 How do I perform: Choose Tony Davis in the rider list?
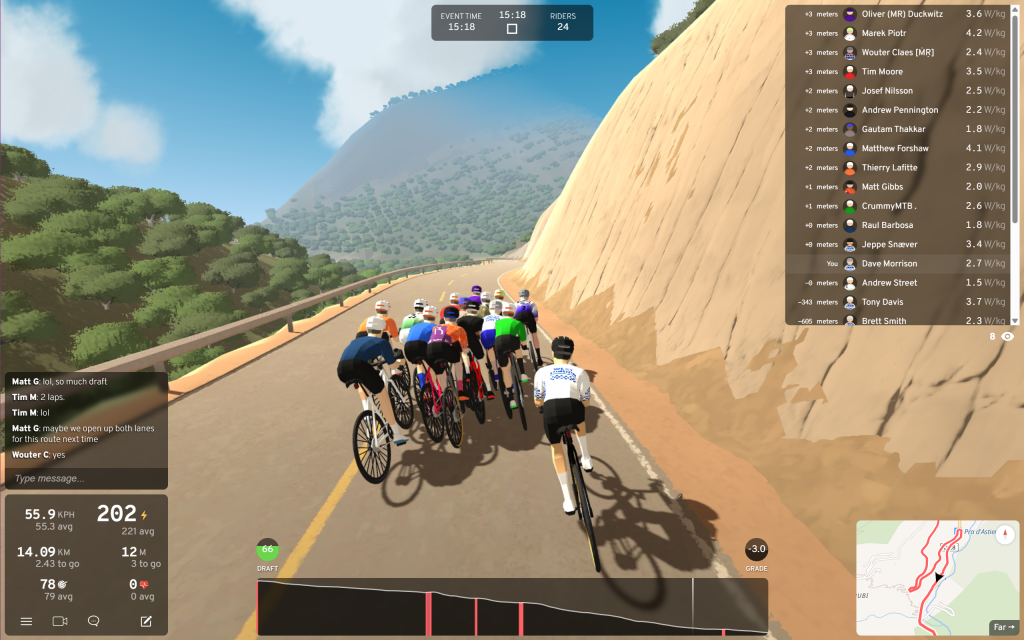pyautogui.click(x=882, y=302)
